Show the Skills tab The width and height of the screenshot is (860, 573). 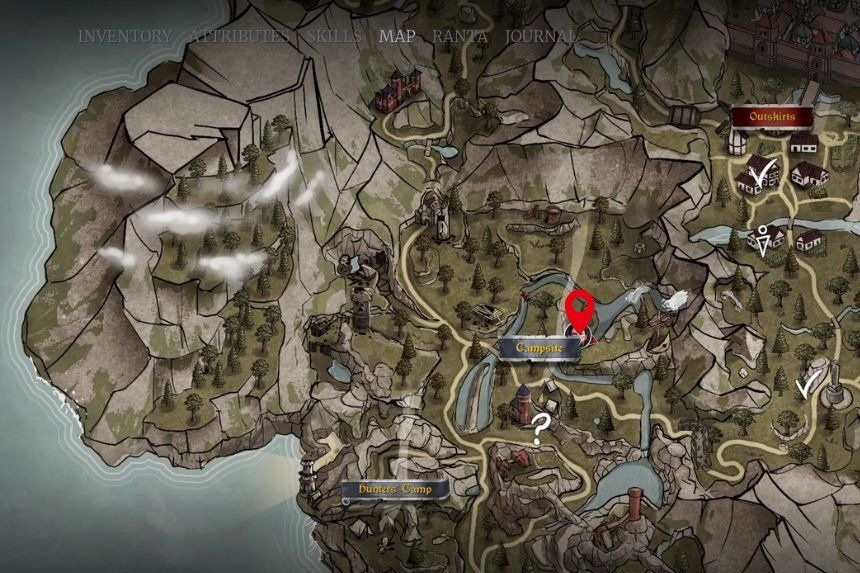point(334,36)
